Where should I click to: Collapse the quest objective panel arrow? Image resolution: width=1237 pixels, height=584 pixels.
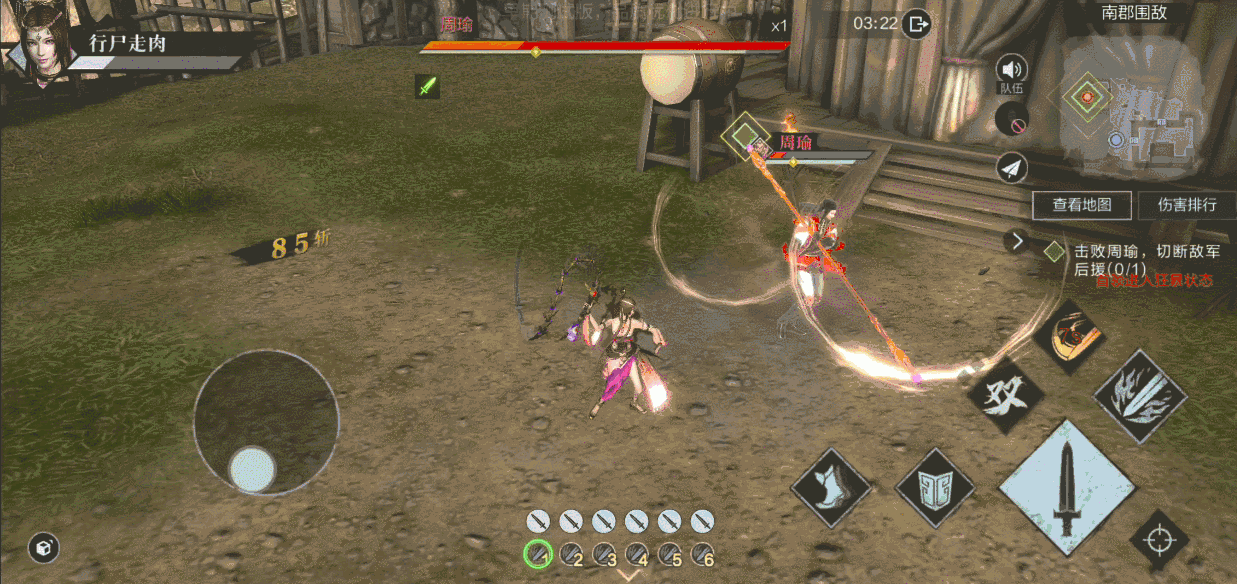pos(1017,241)
